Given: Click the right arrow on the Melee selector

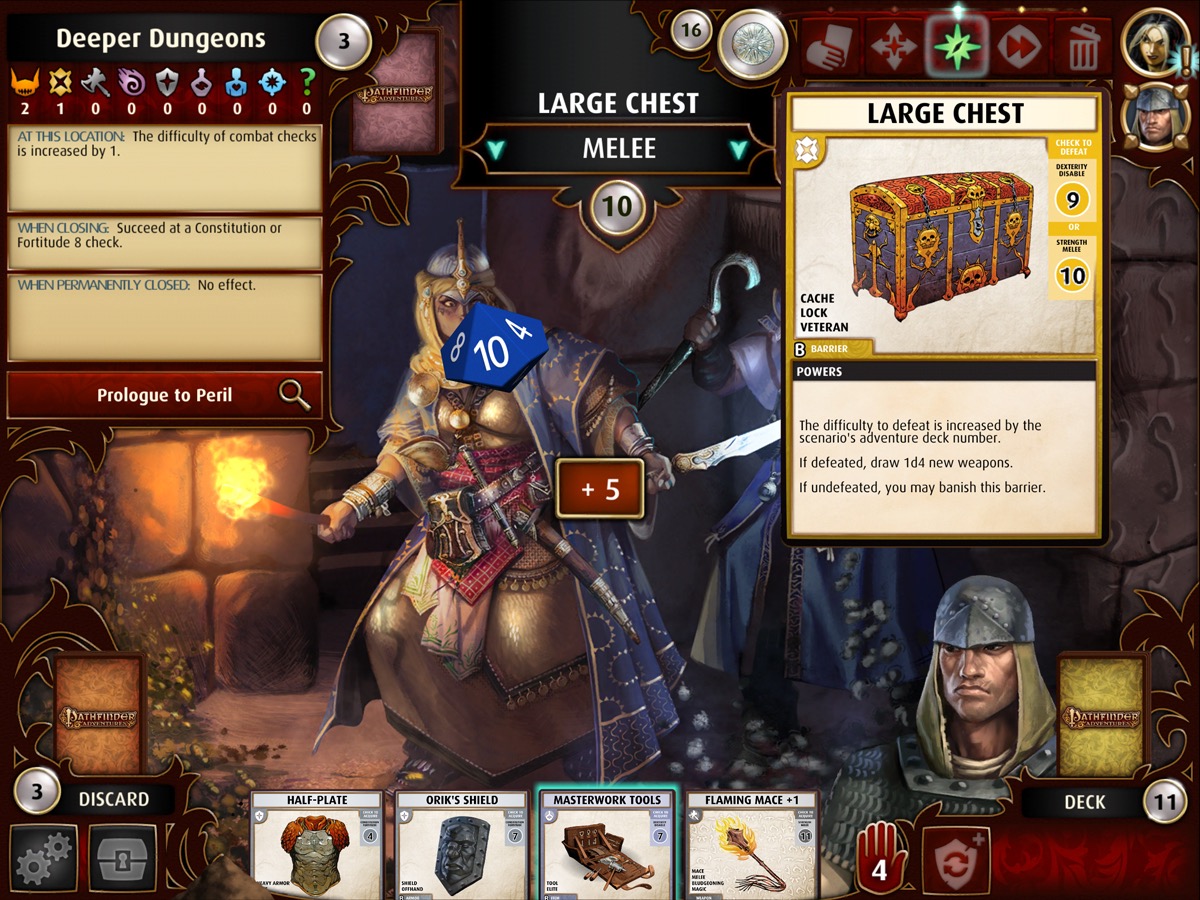Looking at the screenshot, I should tap(739, 149).
